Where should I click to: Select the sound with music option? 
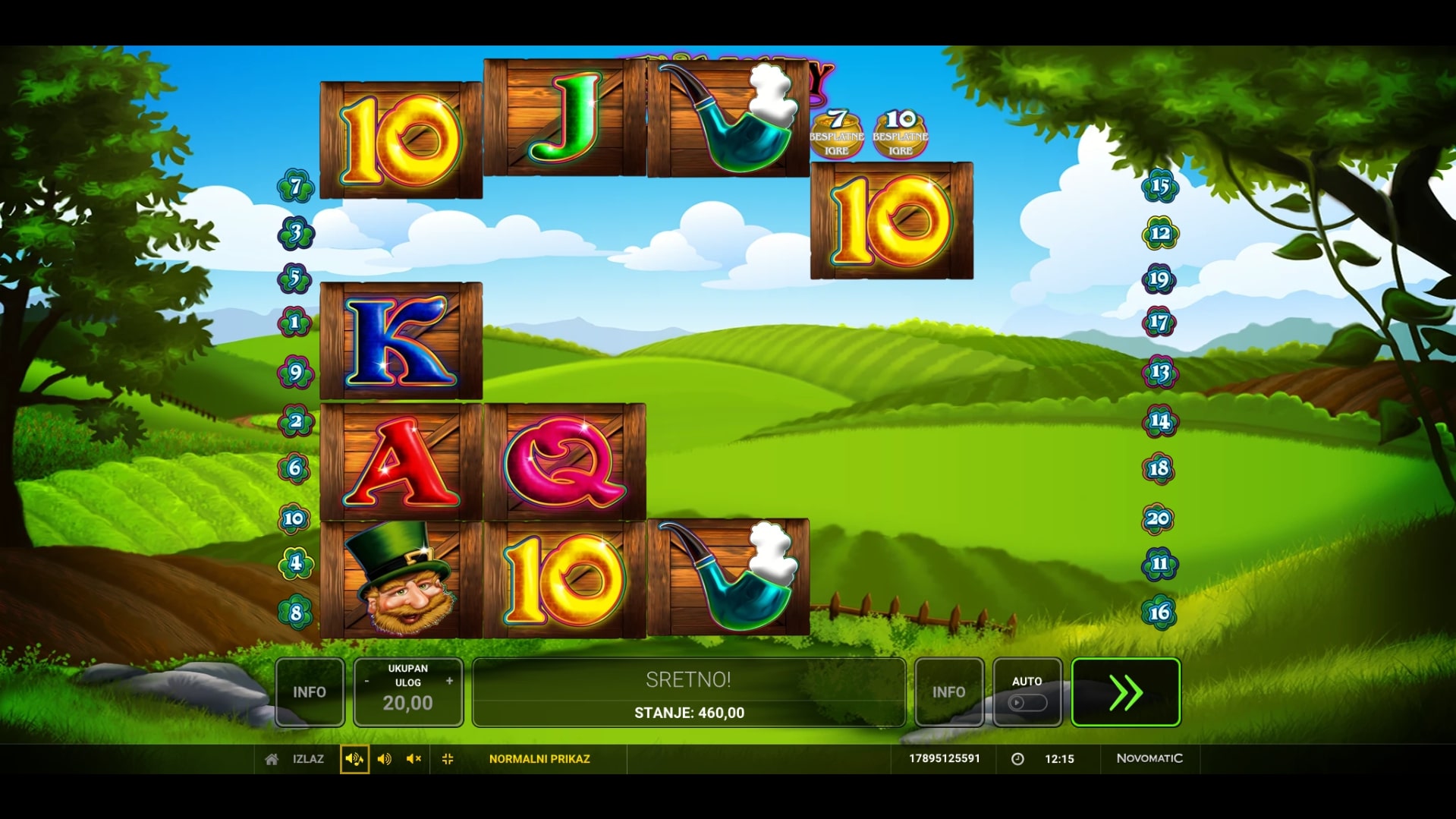tap(354, 759)
